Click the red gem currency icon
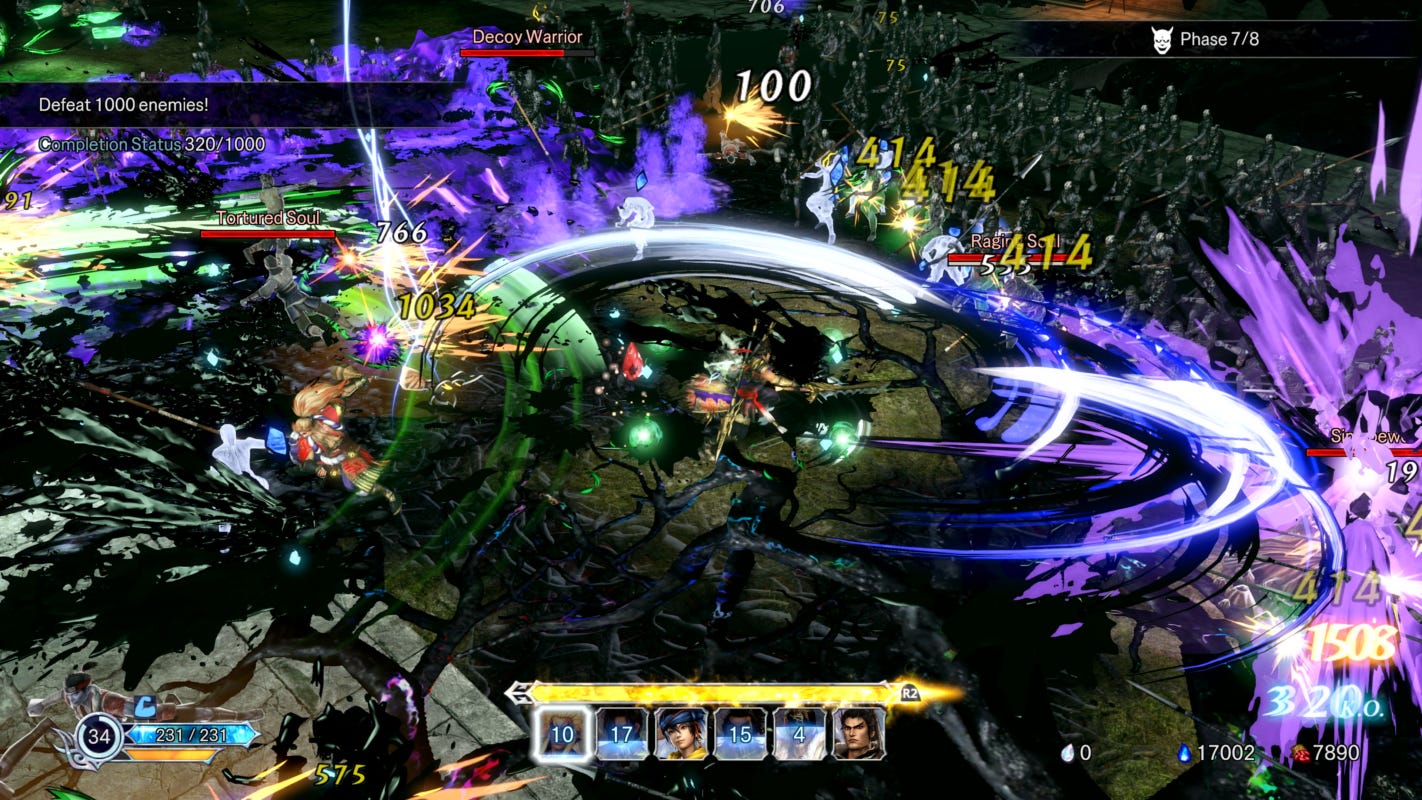1422x800 pixels. (1303, 753)
